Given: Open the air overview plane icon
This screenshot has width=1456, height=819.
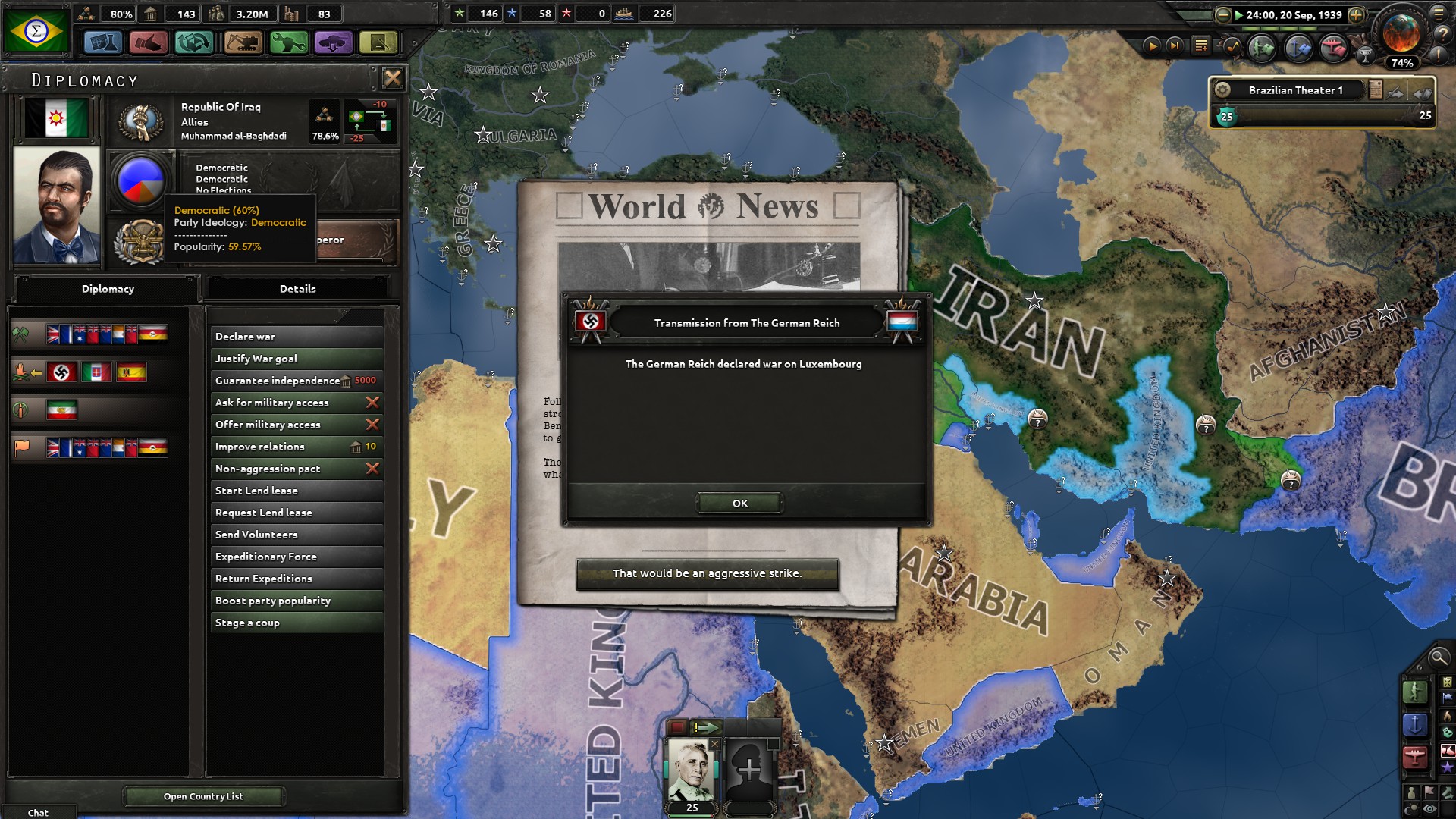Looking at the screenshot, I should 1332,47.
